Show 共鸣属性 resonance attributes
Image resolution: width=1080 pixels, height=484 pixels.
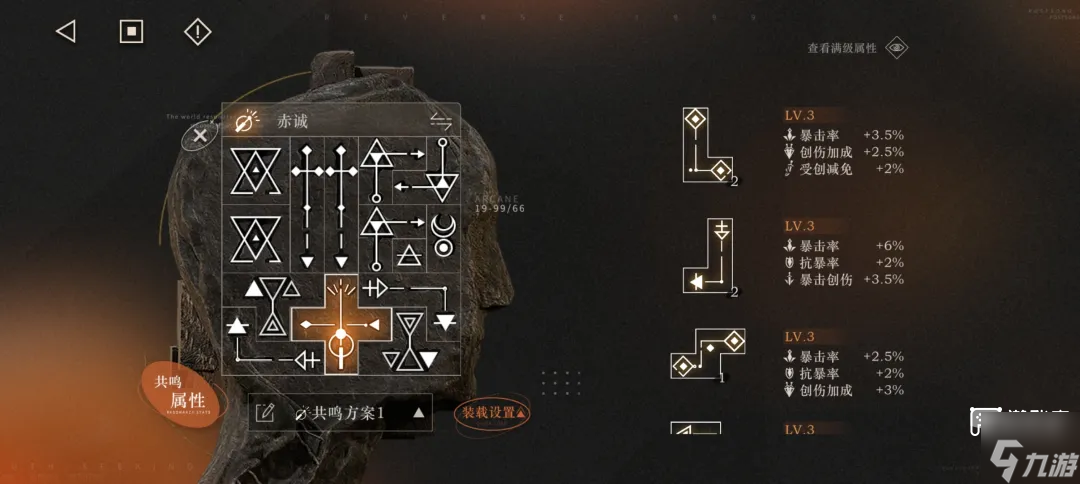[179, 392]
